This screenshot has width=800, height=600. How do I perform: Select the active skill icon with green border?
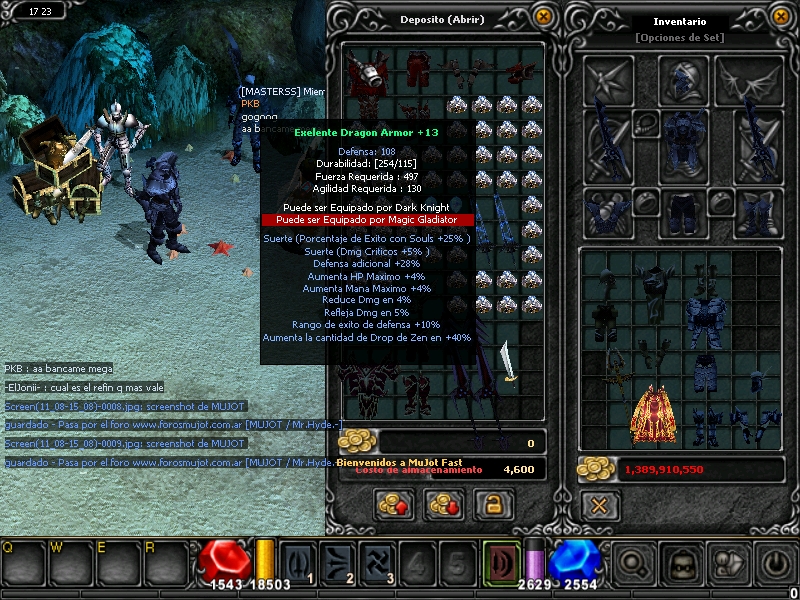(x=502, y=563)
